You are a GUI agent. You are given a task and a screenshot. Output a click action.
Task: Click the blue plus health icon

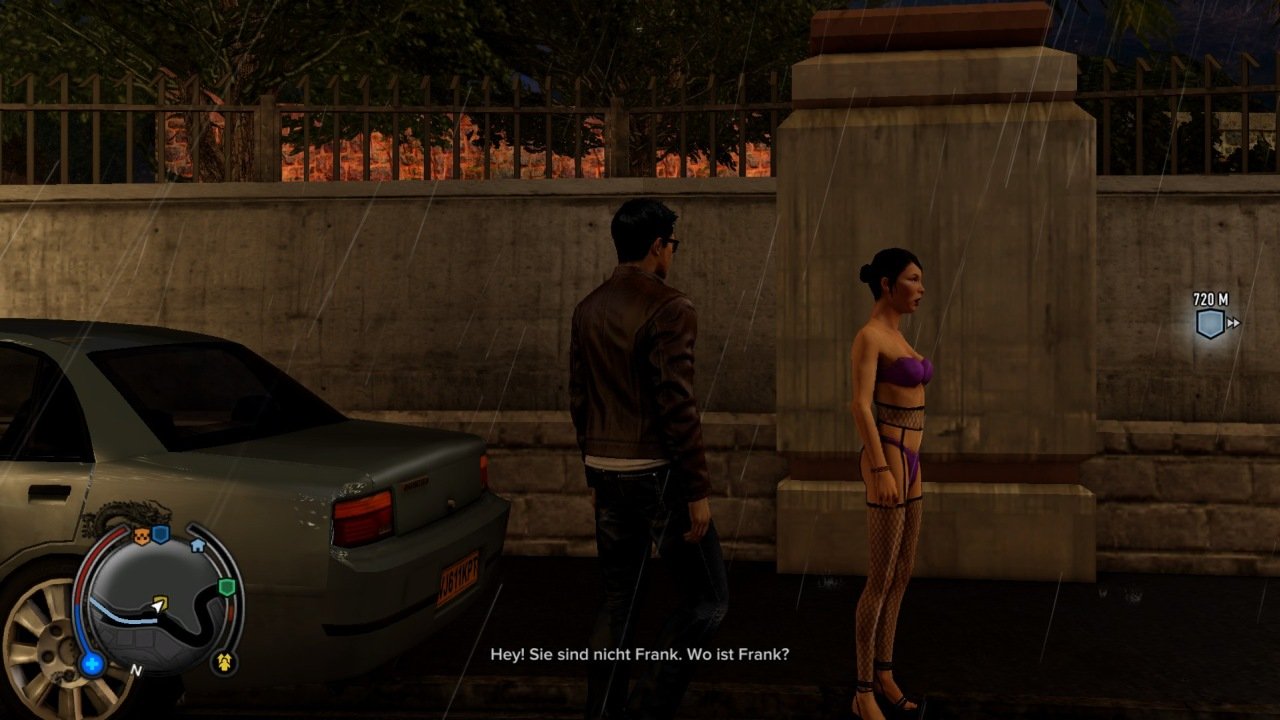93,663
